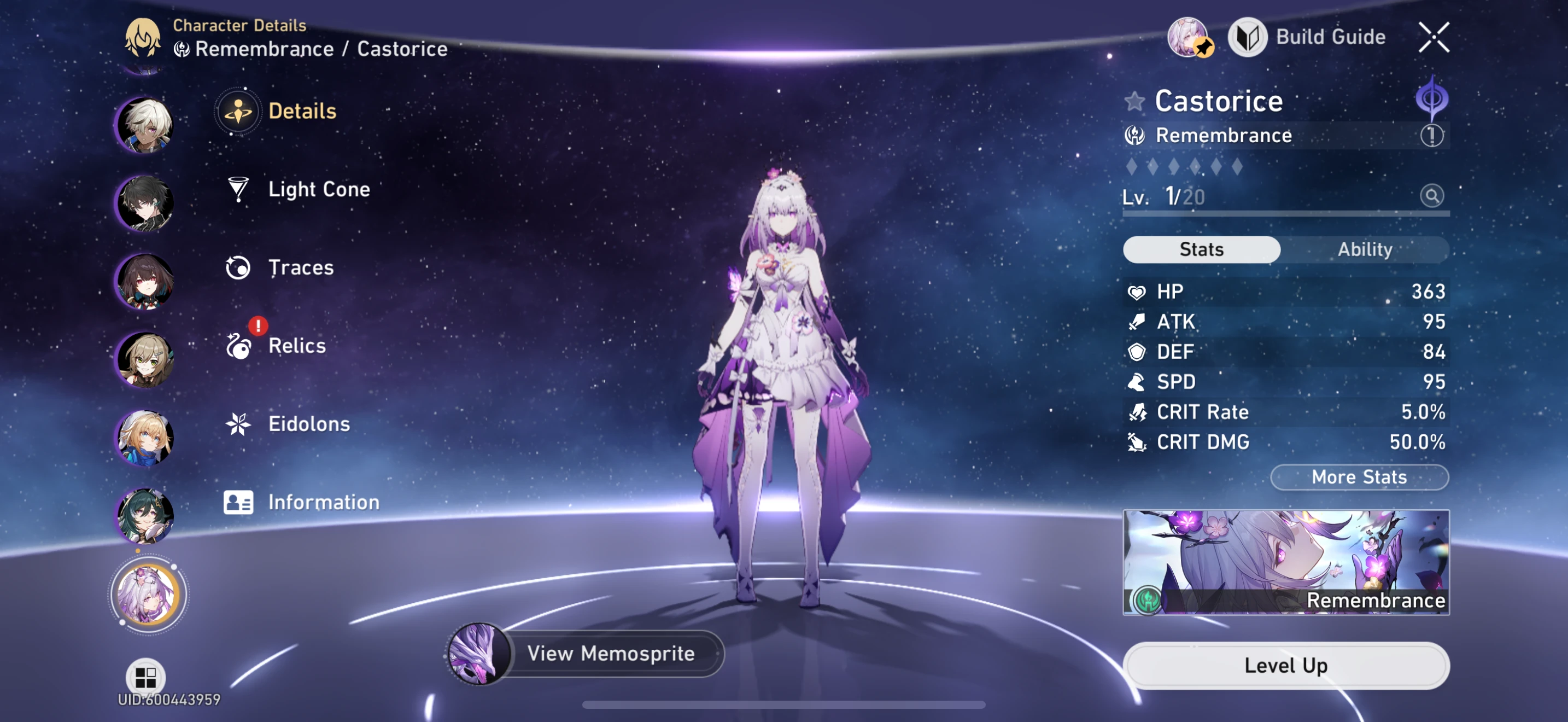
Task: Click the Remembrance path icon under Castorice
Action: (1137, 135)
